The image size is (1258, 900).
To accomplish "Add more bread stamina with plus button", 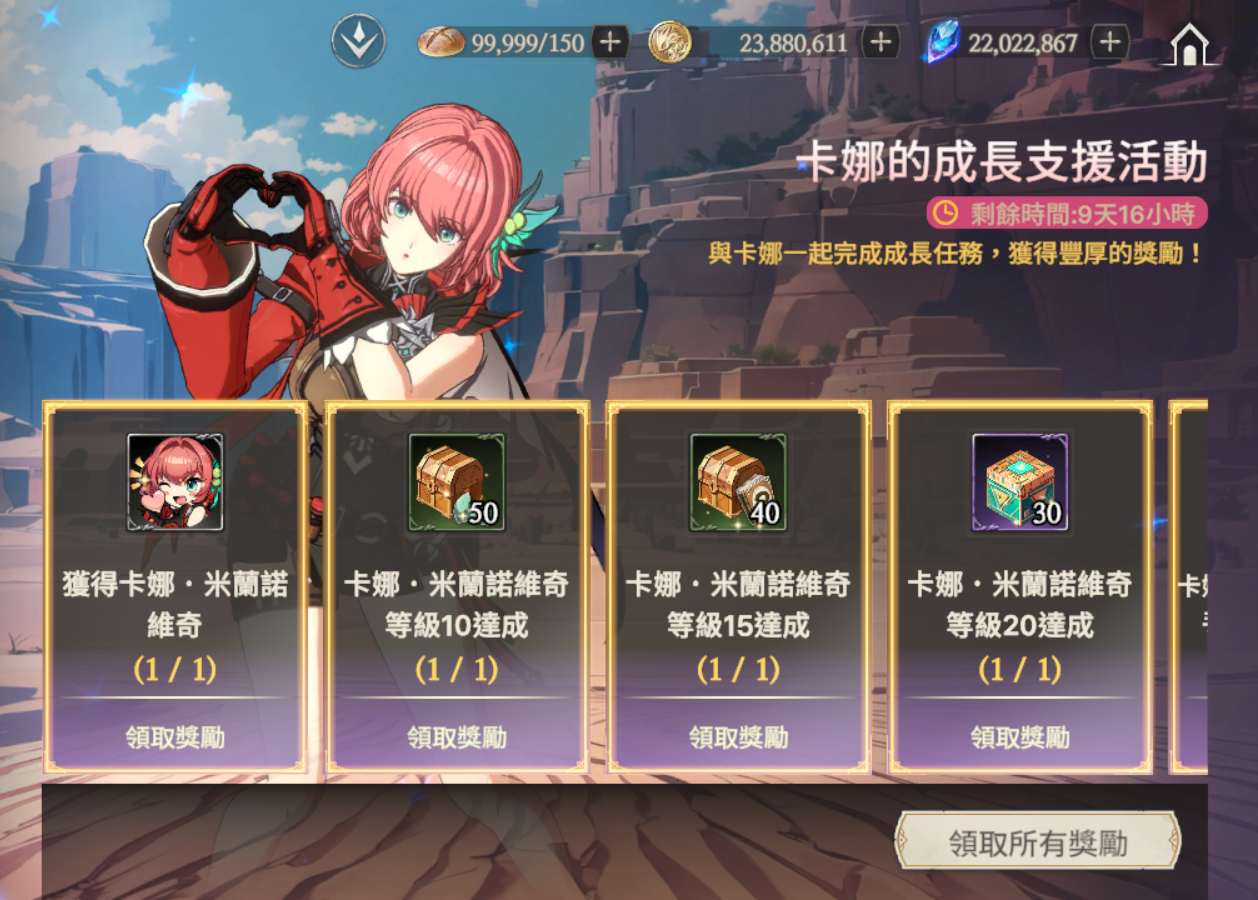I will [610, 43].
